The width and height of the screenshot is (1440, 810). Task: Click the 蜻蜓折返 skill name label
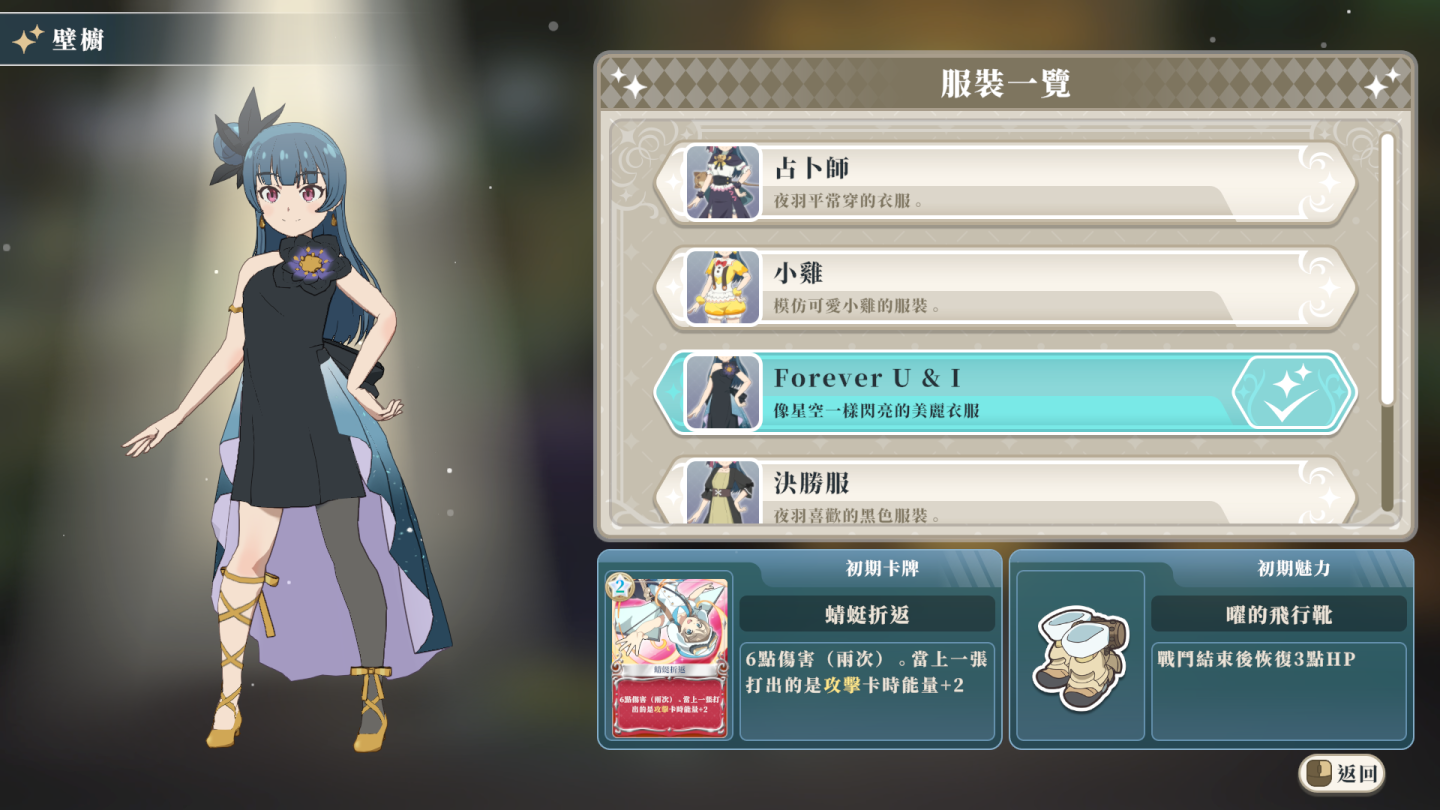pos(869,614)
